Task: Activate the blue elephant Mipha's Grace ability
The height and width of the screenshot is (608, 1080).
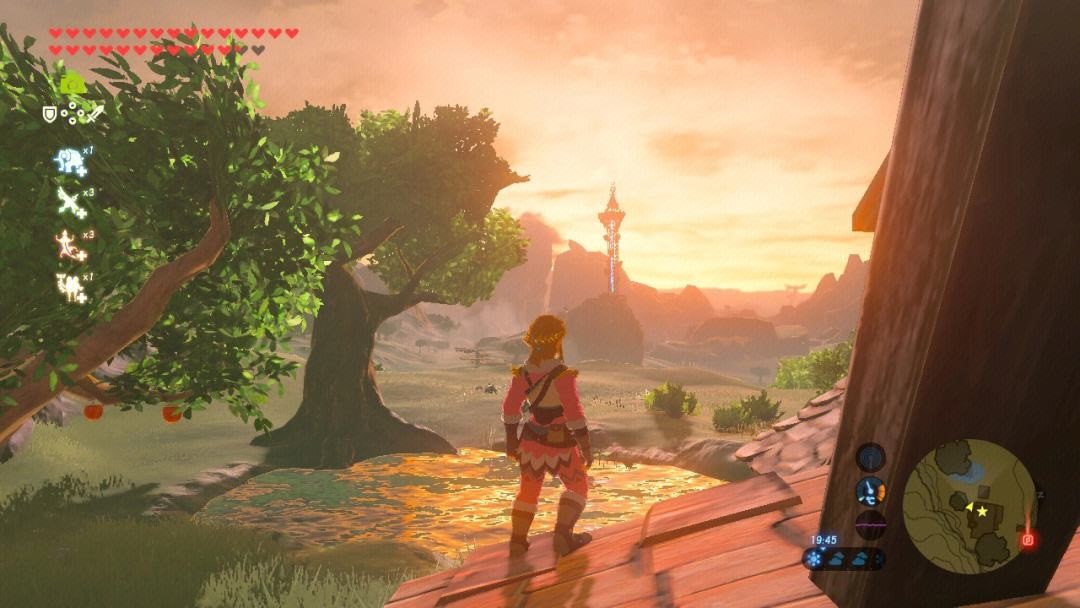Action: pyautogui.click(x=69, y=161)
